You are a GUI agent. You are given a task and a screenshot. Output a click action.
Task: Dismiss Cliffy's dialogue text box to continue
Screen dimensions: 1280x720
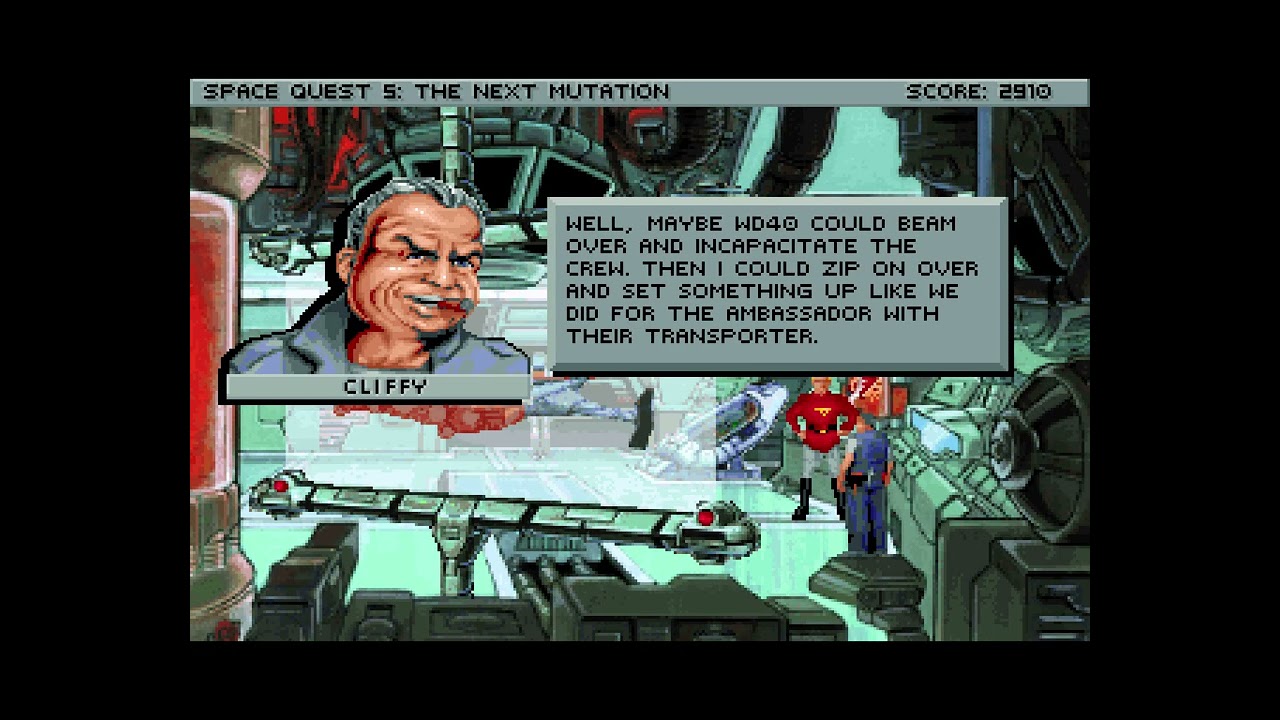coord(778,285)
